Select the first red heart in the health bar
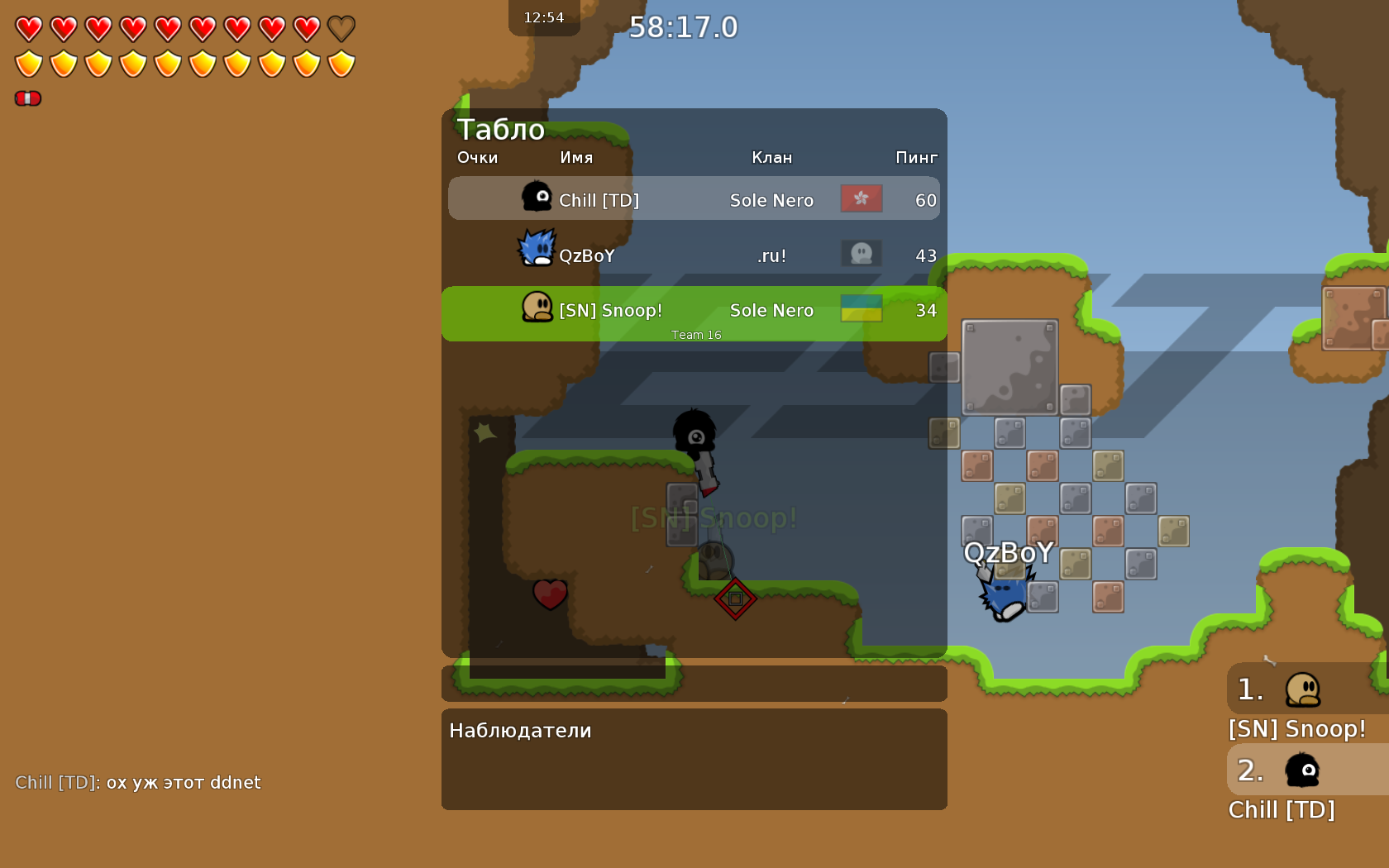The width and height of the screenshot is (1389, 868). (27, 26)
